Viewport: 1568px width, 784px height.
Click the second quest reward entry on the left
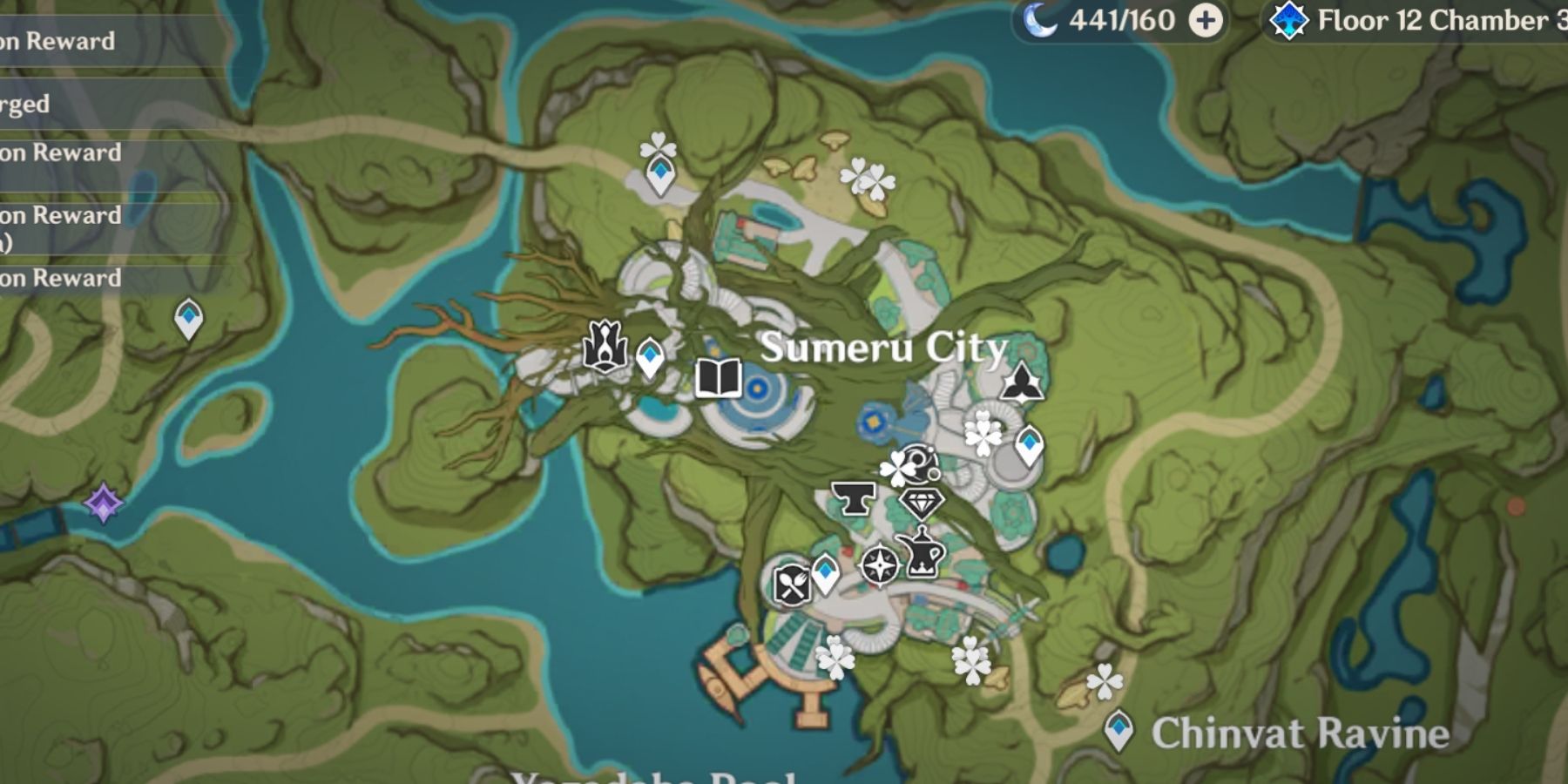coord(61,152)
